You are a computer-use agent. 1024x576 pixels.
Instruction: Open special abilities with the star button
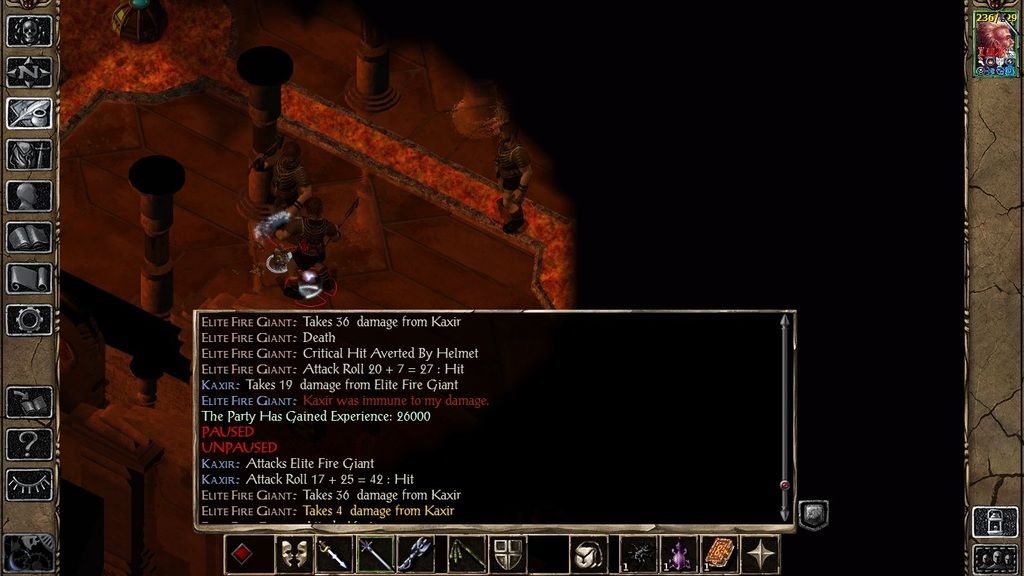point(762,554)
